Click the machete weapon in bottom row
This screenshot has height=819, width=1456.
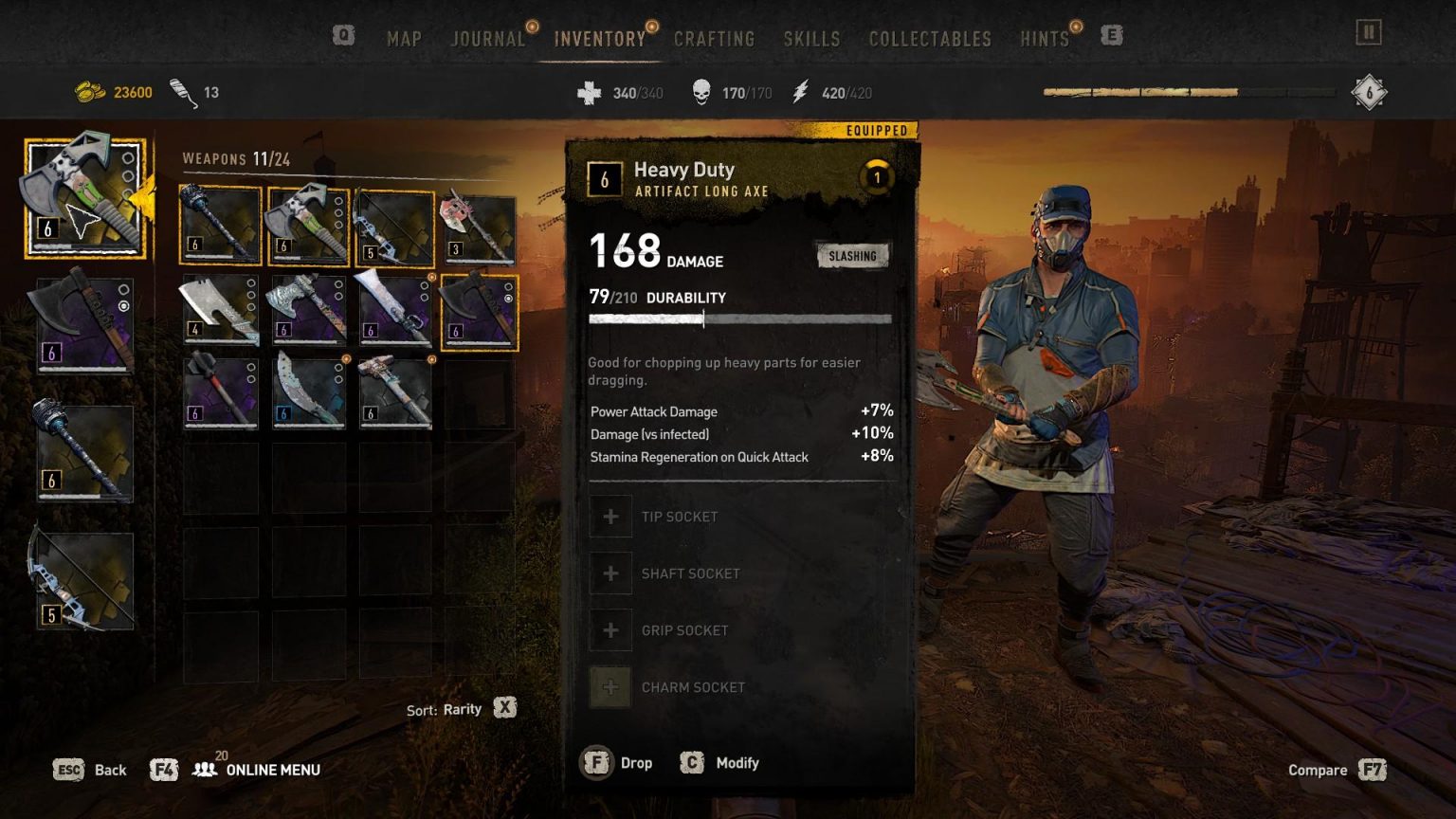pos(308,391)
